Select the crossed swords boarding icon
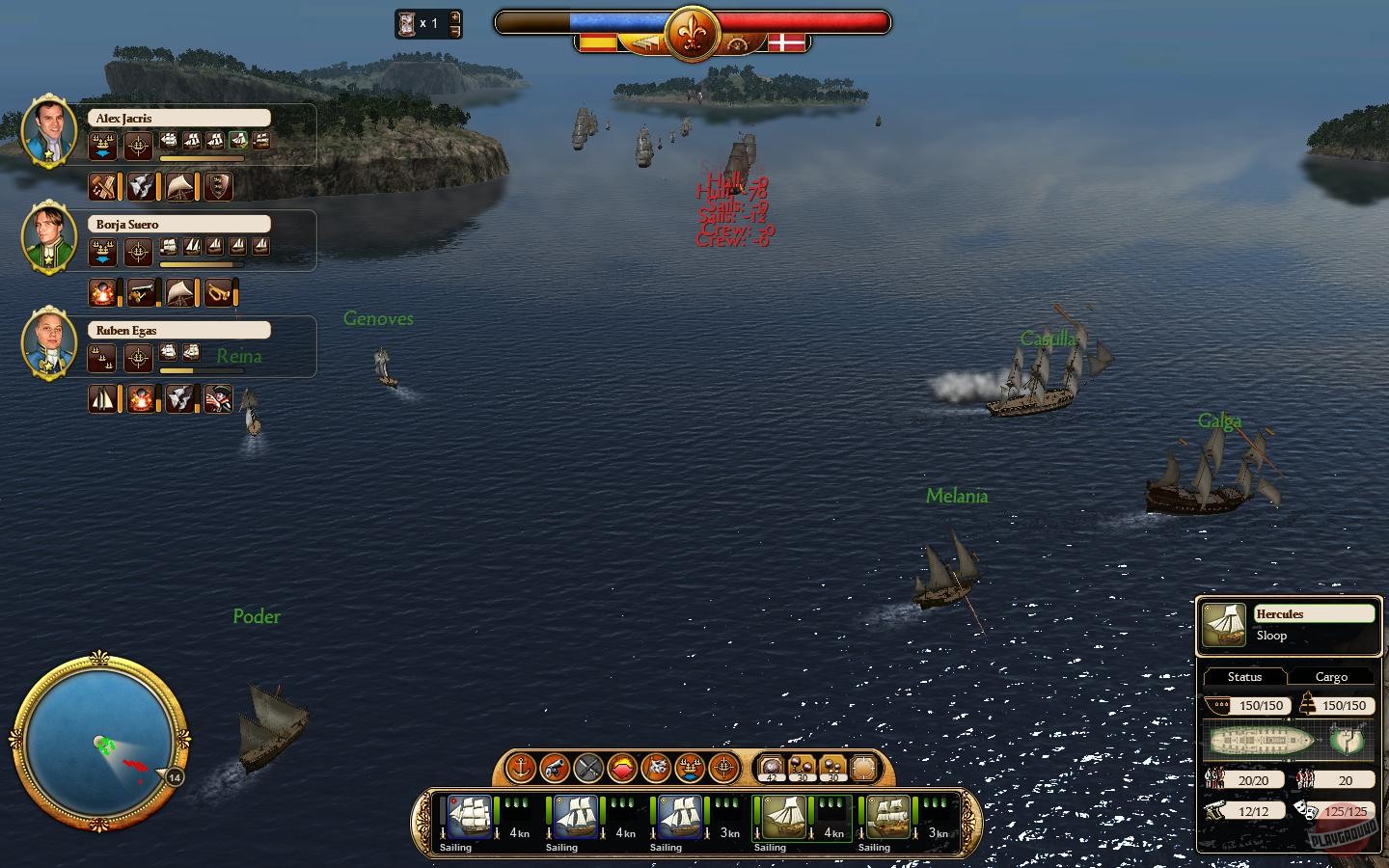 [x=590, y=769]
